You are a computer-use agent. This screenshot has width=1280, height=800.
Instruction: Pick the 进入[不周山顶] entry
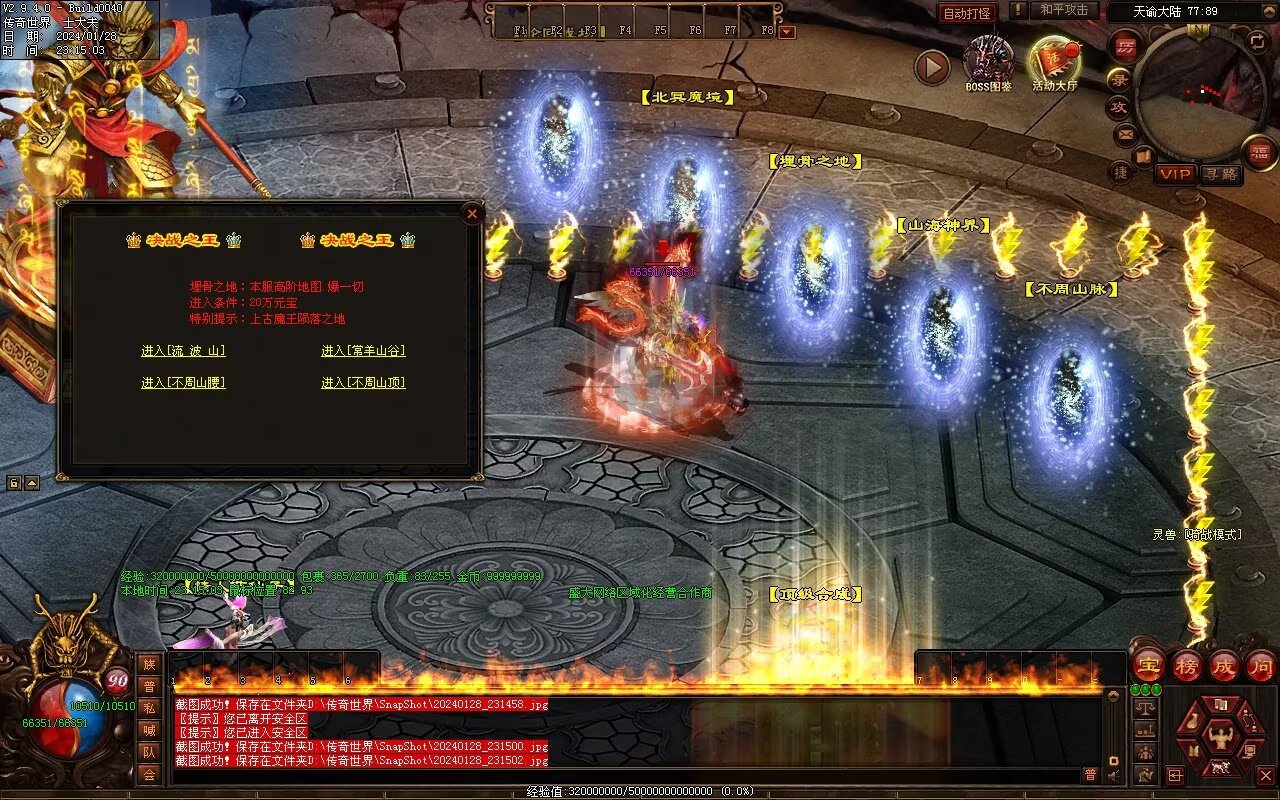(x=363, y=383)
